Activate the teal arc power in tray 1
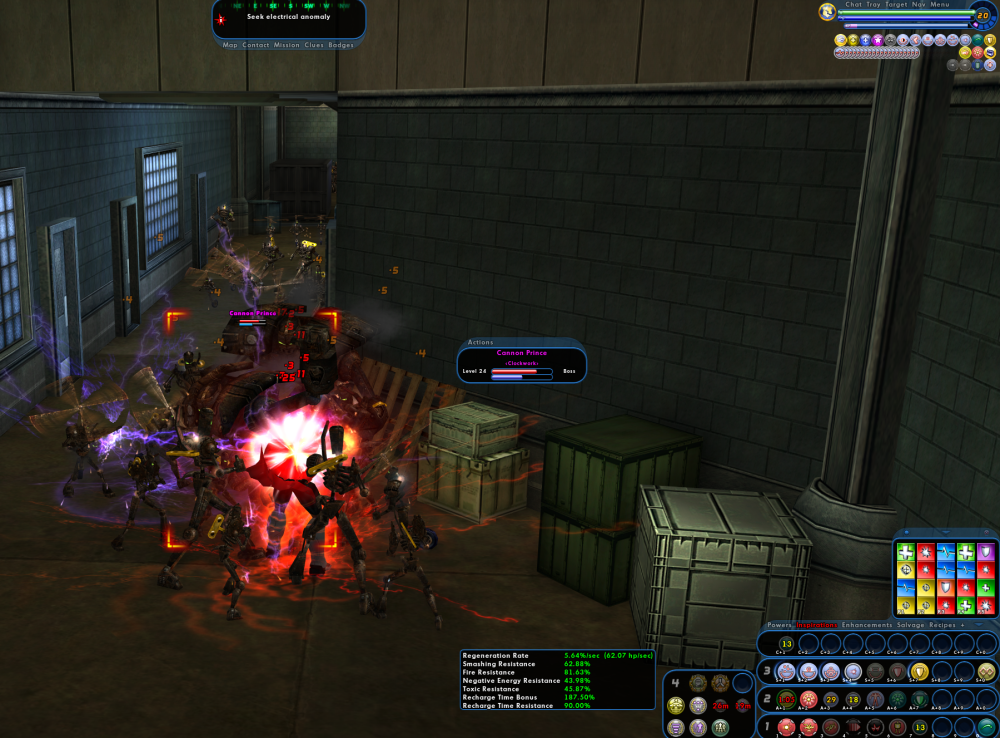This screenshot has width=1000, height=738. (986, 726)
